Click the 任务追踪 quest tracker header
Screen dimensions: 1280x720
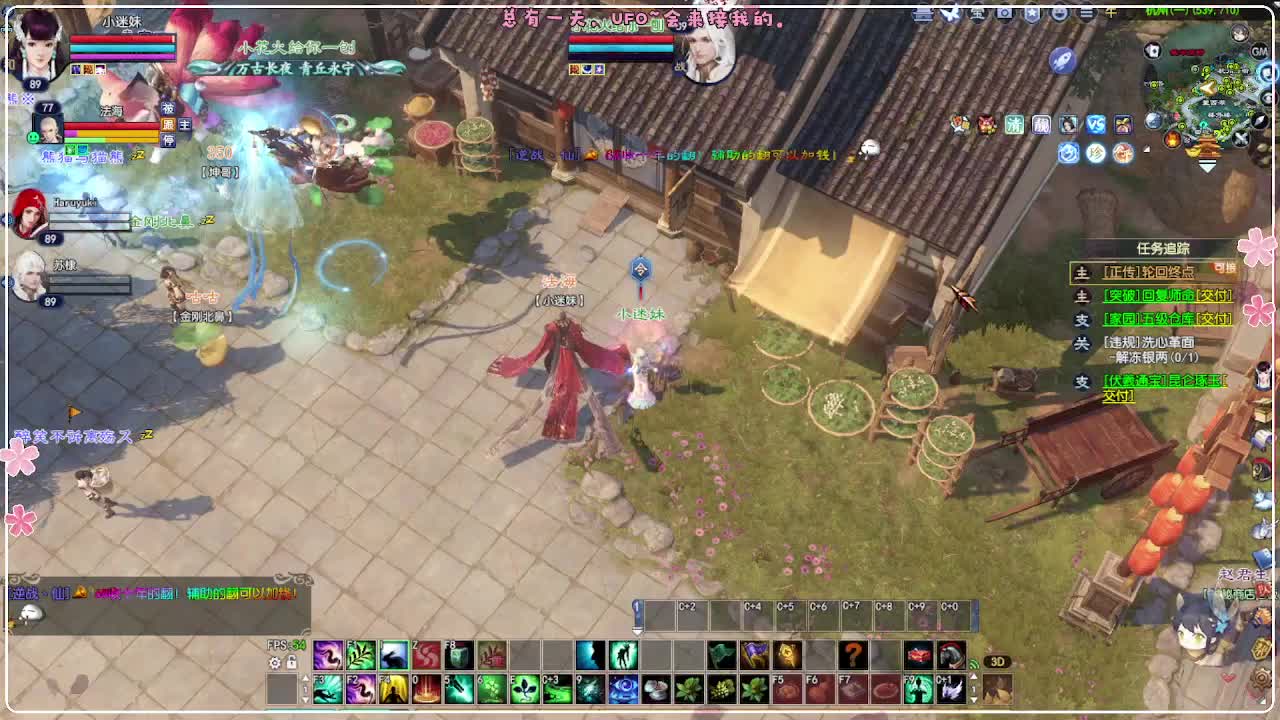click(x=1163, y=249)
